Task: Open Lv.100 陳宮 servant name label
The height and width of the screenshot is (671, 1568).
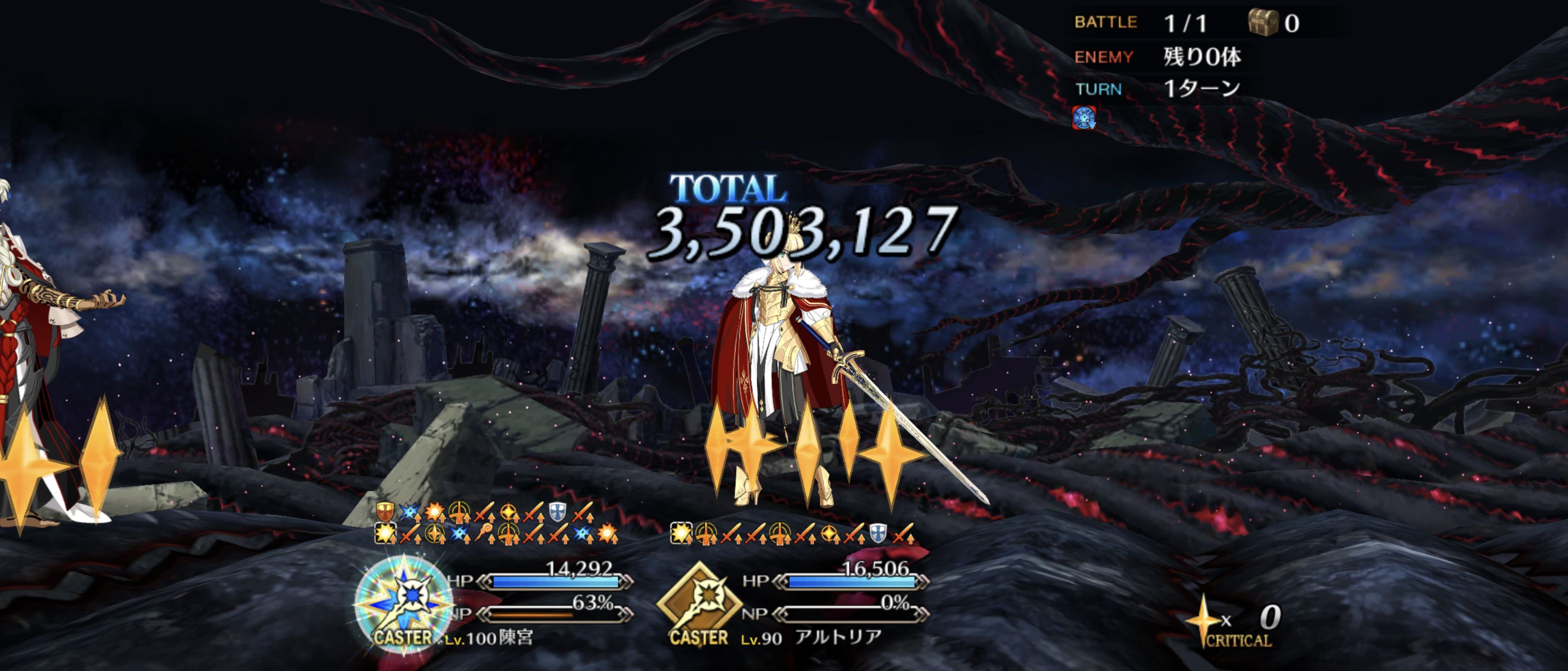Action: [489, 638]
